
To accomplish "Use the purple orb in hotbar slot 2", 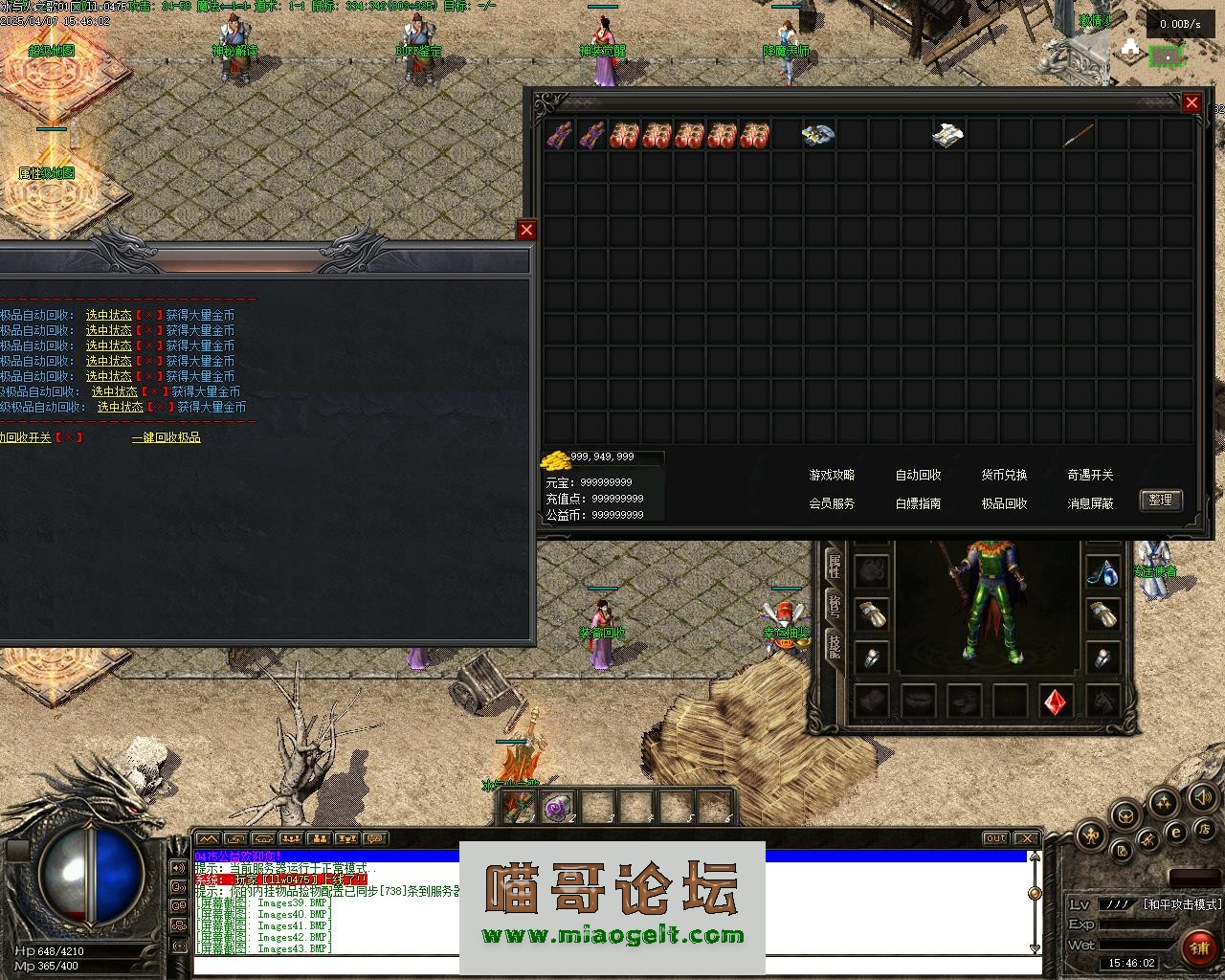I will 556,809.
